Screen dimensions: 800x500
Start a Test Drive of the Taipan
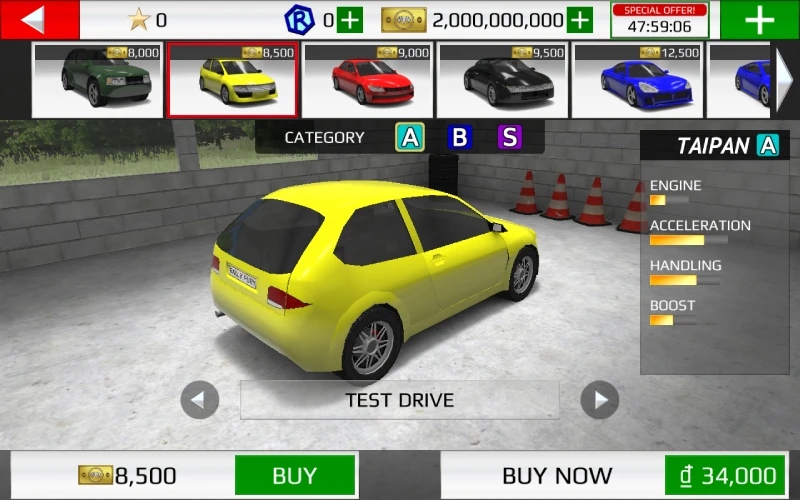[x=400, y=400]
